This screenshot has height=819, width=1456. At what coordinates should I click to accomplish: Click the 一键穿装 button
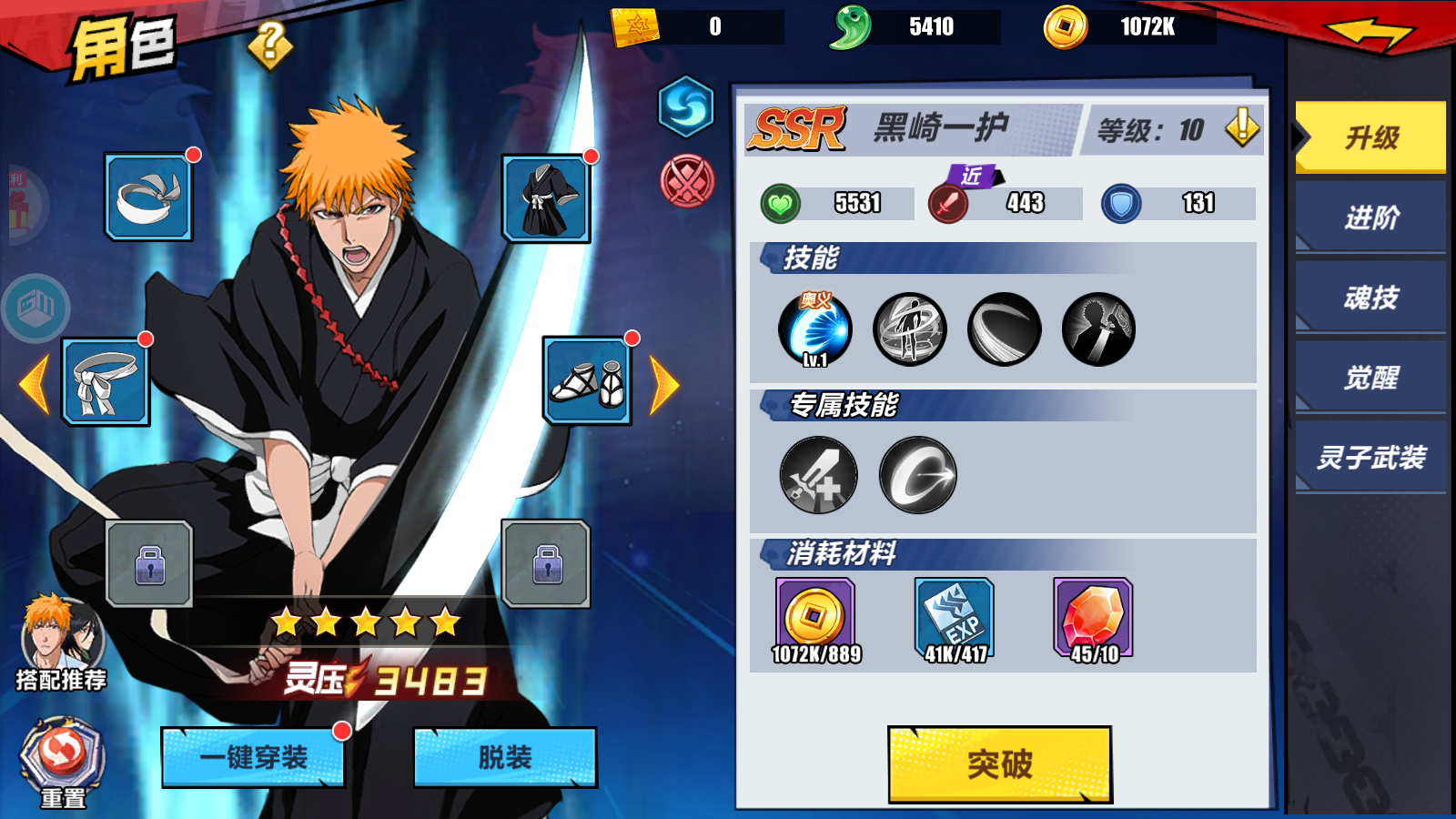pos(253,758)
